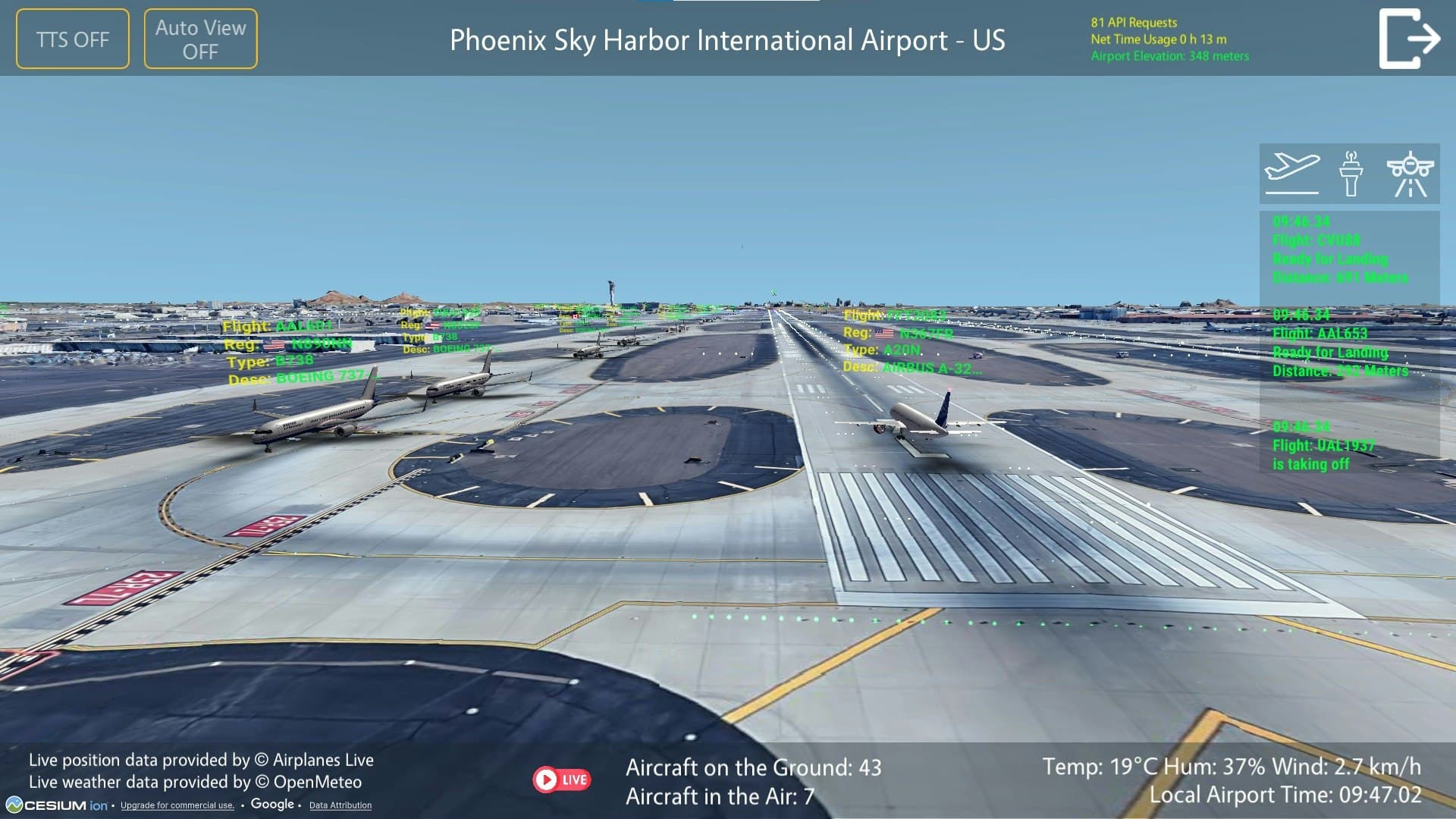Viewport: 1456px width, 819px height.
Task: Click the flight label AAL601
Action: click(280, 326)
